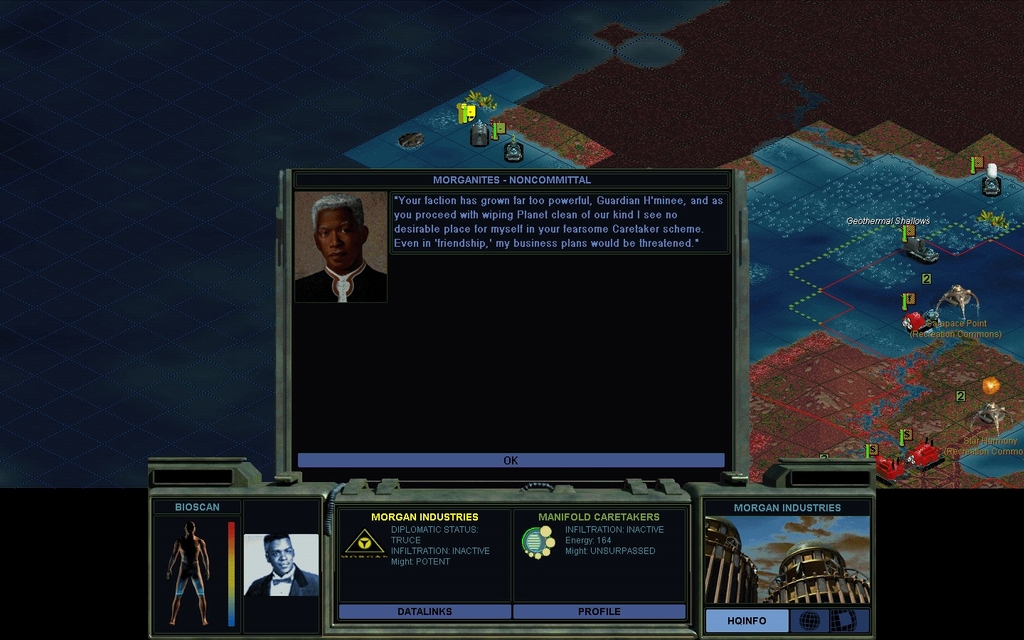Click OK to dismiss Morgan's message
The width and height of the screenshot is (1024, 640).
[x=510, y=460]
